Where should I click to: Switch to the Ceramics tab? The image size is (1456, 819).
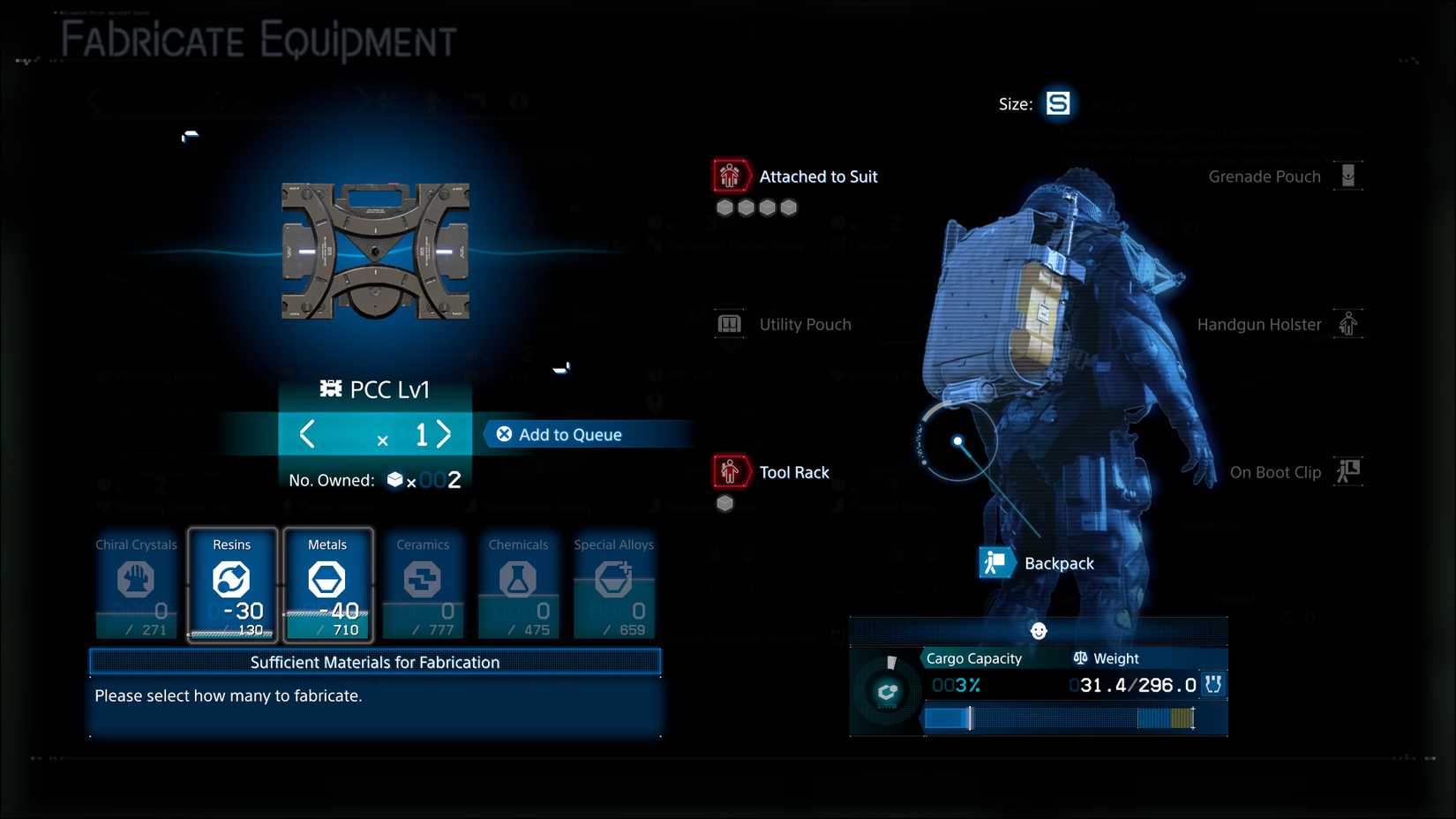click(x=423, y=585)
